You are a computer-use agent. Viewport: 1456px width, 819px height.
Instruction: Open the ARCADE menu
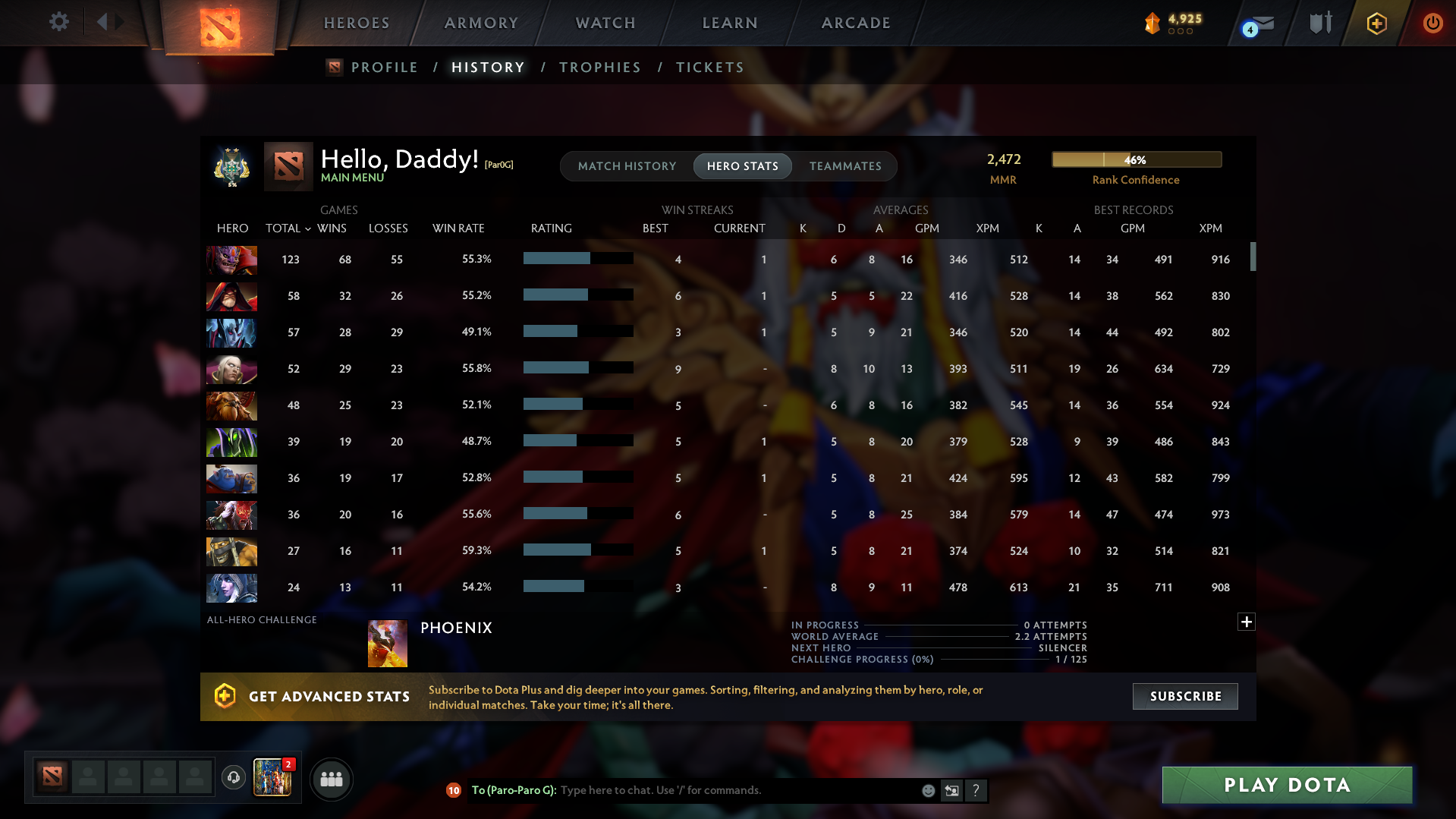pyautogui.click(x=856, y=23)
